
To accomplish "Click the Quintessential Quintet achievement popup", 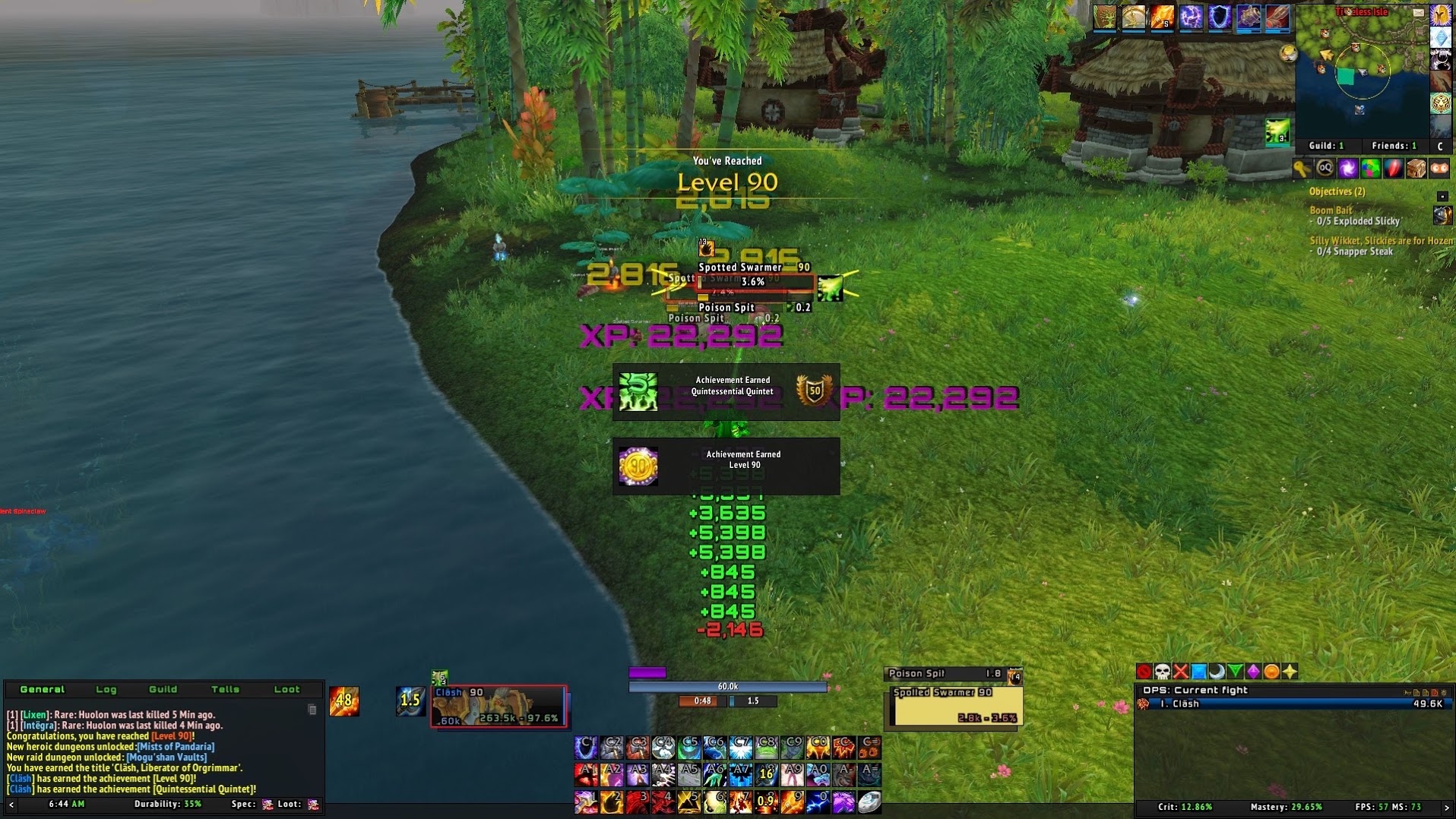I will [726, 391].
